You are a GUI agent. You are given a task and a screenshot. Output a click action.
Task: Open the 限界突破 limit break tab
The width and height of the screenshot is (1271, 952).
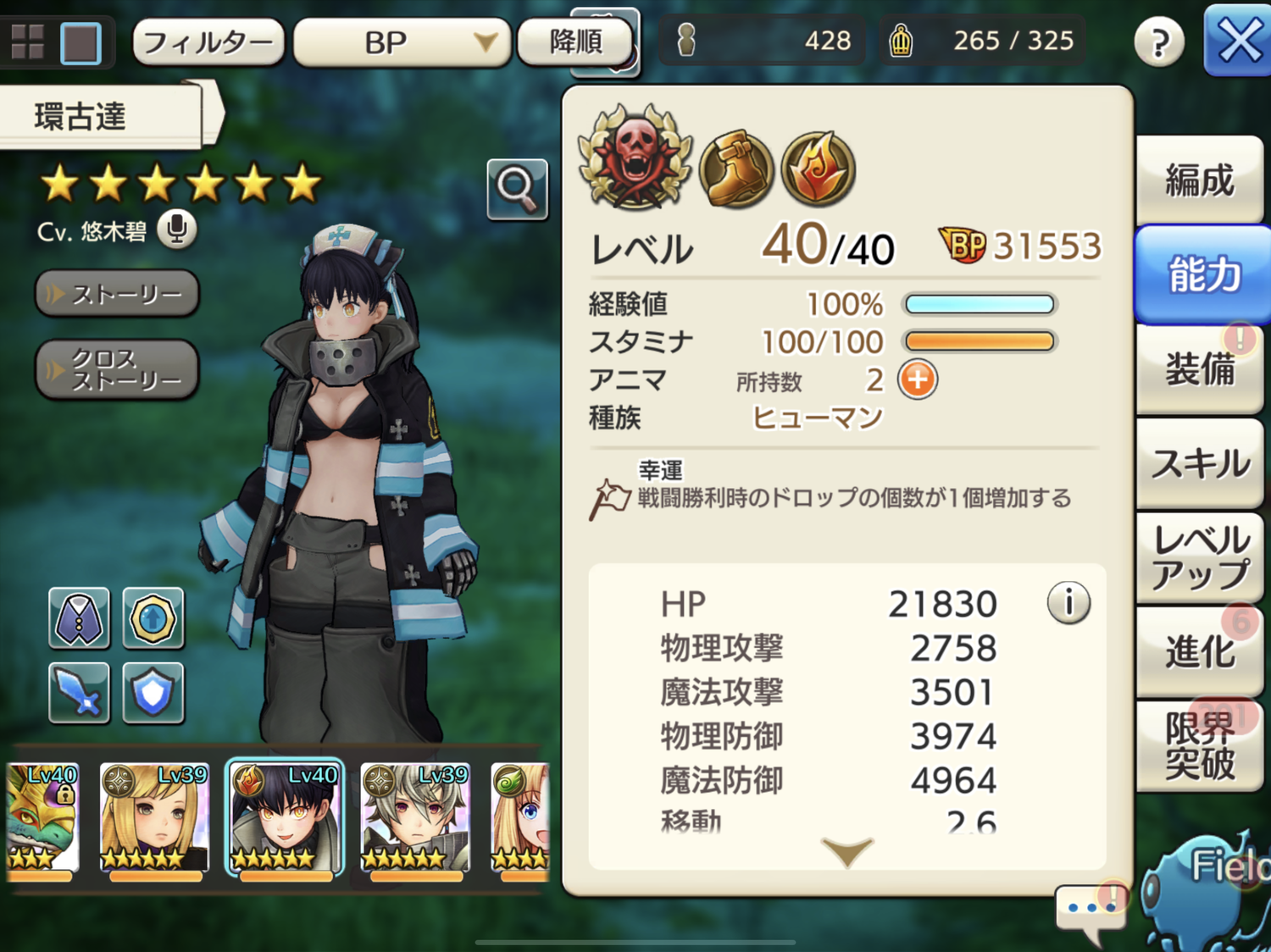[1199, 745]
